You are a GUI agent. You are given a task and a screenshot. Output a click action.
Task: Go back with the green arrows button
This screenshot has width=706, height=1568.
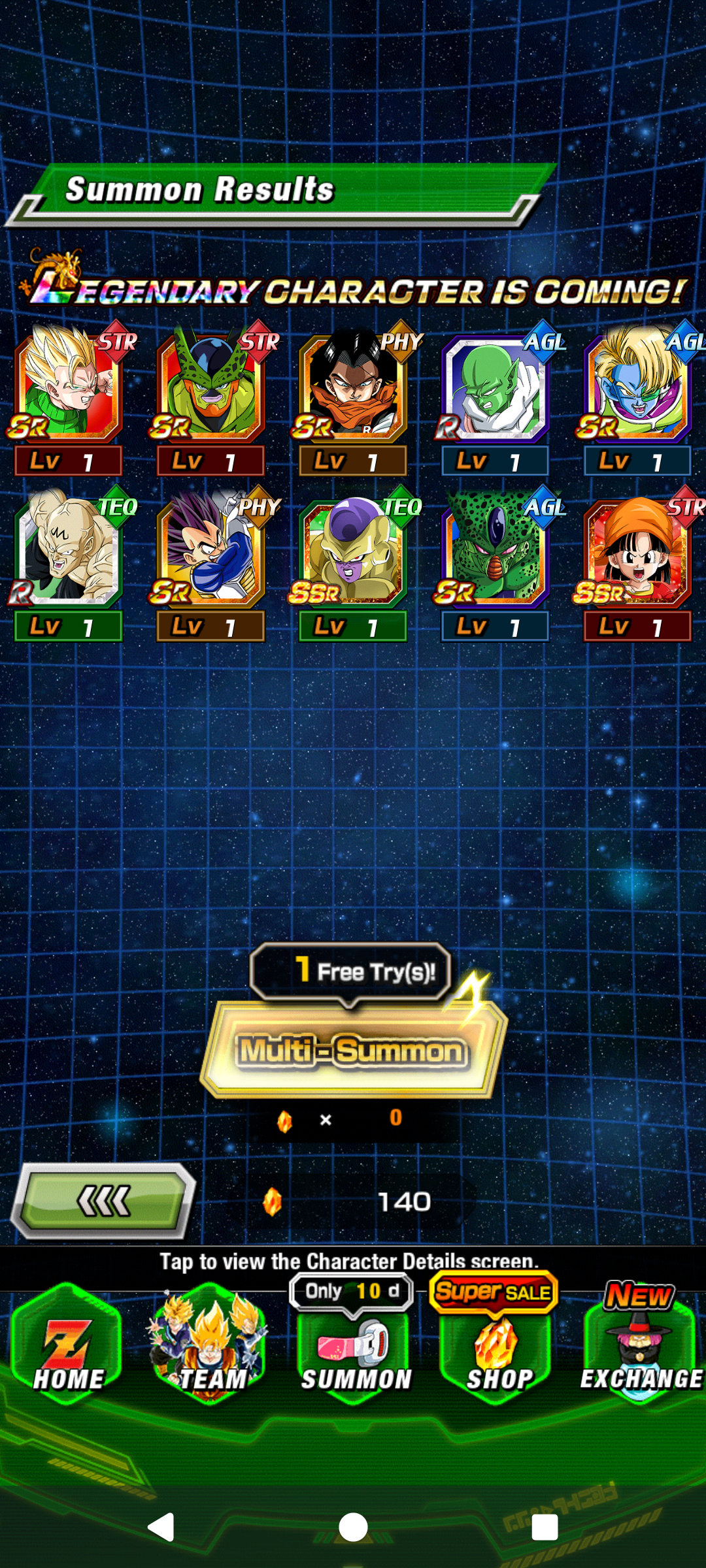click(103, 1201)
